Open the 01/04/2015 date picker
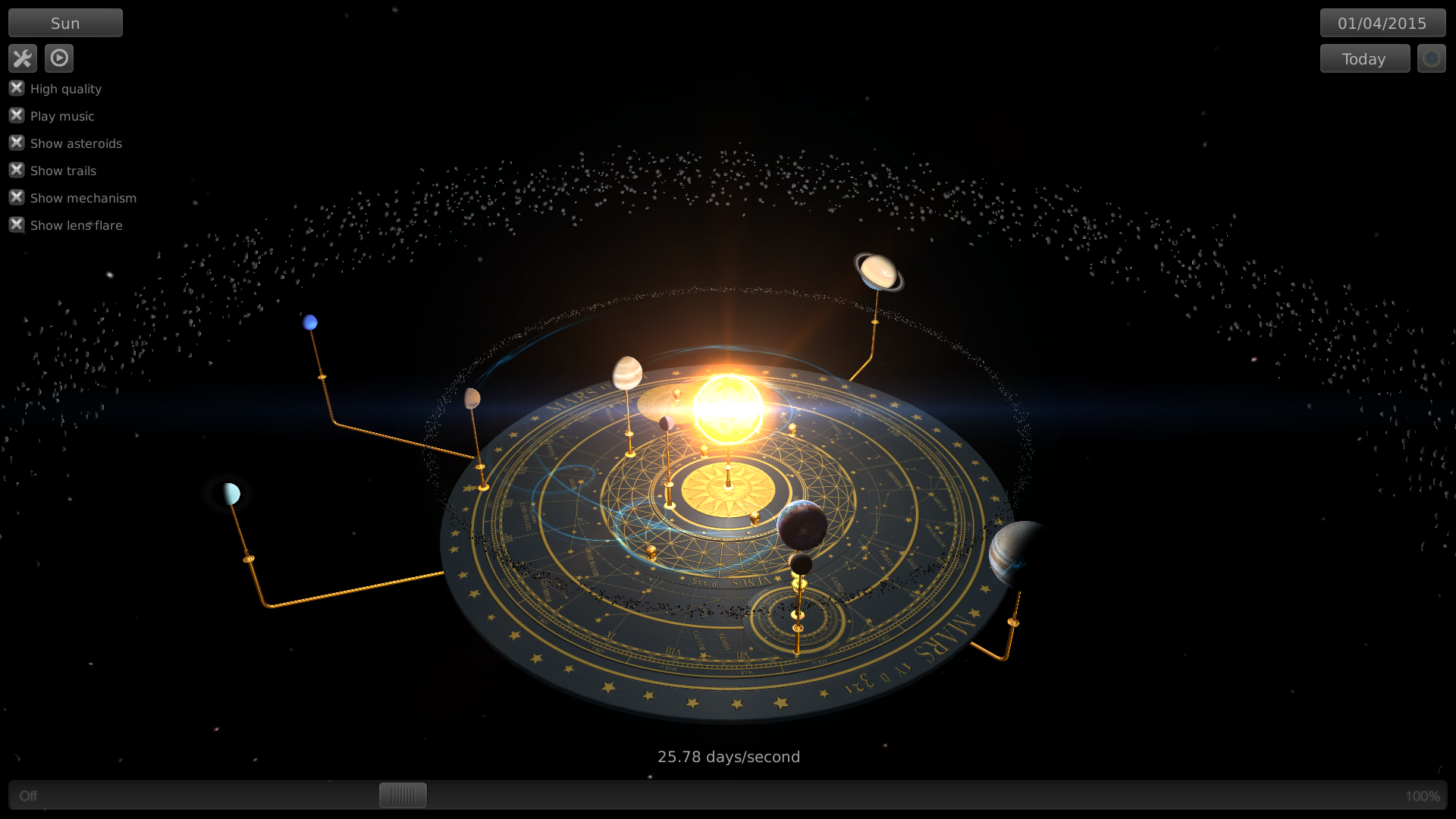The height and width of the screenshot is (819, 1456). (1382, 22)
